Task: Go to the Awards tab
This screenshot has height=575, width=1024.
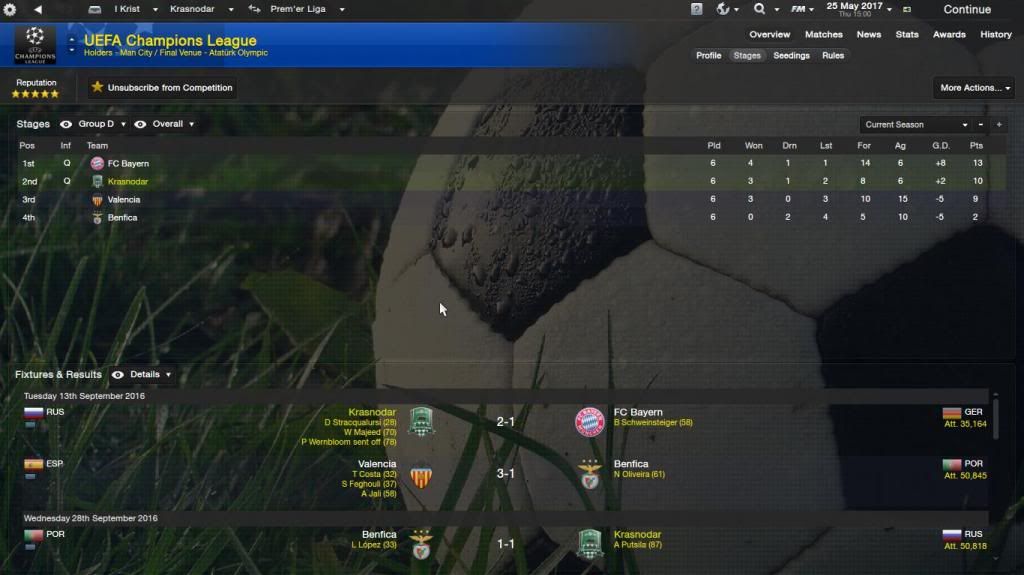Action: click(x=949, y=34)
